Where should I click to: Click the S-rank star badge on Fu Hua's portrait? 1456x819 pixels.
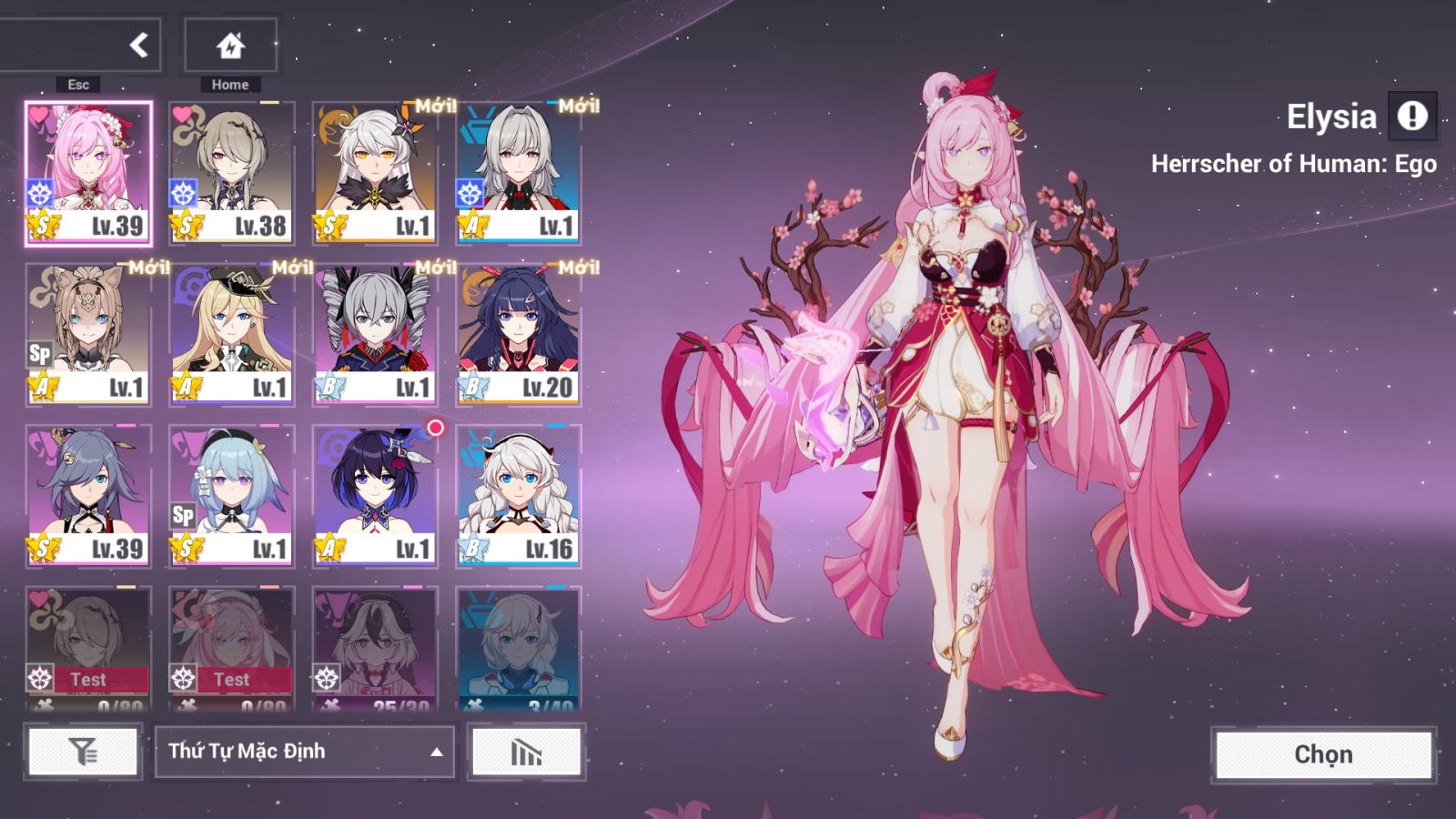(x=42, y=549)
